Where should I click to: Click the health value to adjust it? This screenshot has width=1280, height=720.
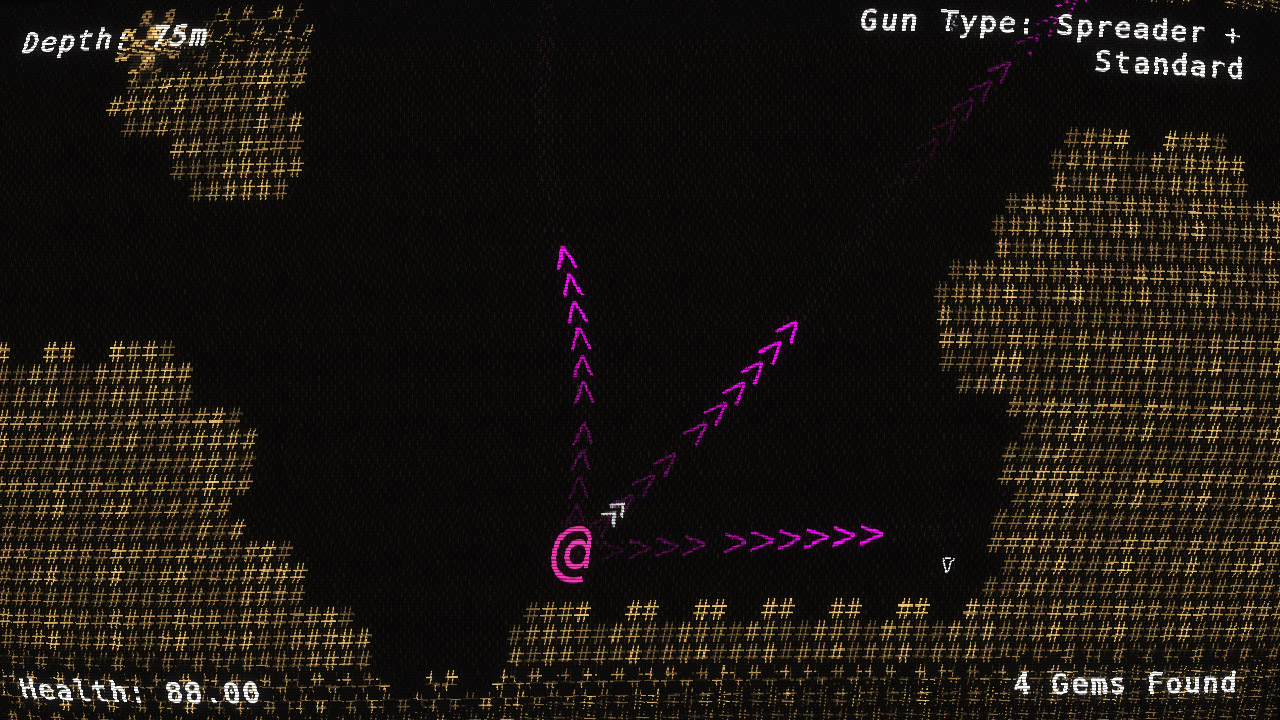point(210,689)
